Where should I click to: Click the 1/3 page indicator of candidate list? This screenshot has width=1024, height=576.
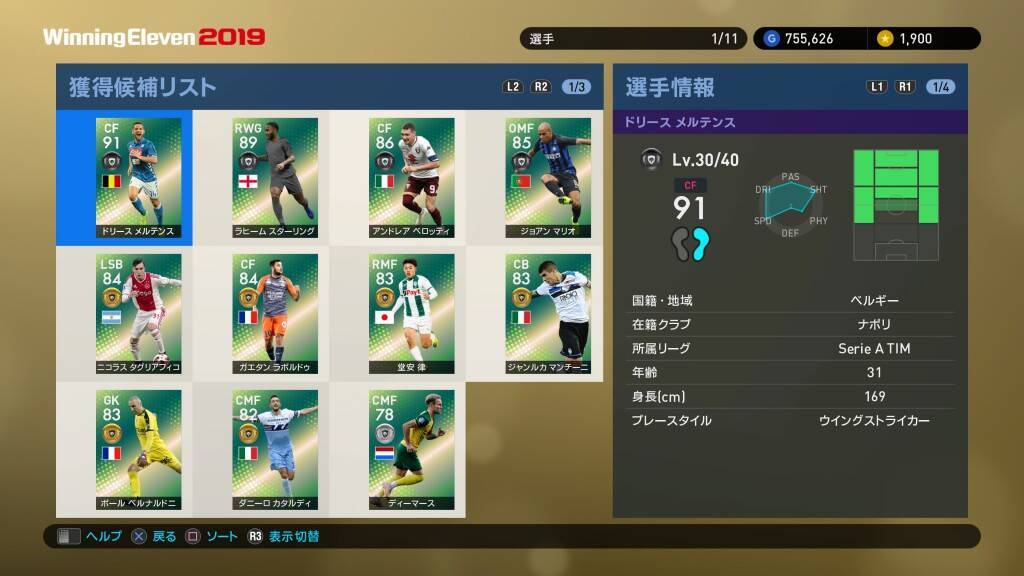(x=576, y=87)
